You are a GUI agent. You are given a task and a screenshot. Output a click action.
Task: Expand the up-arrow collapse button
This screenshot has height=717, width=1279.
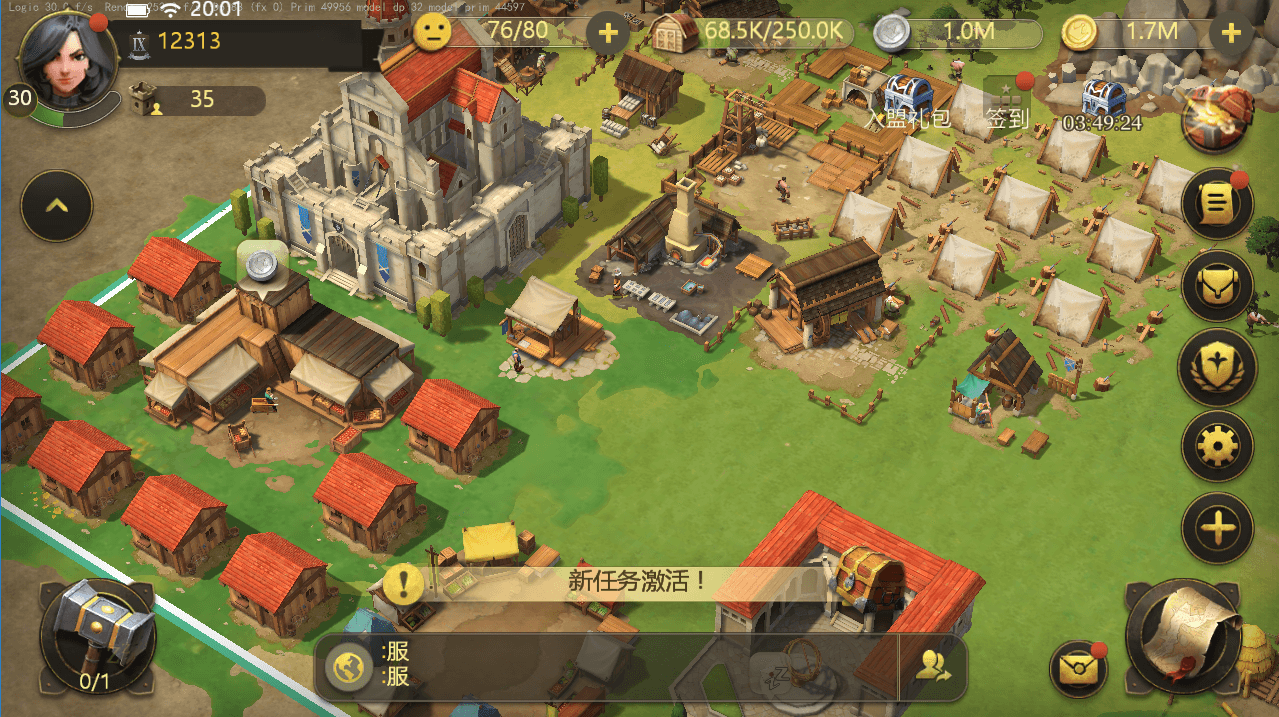[x=57, y=206]
